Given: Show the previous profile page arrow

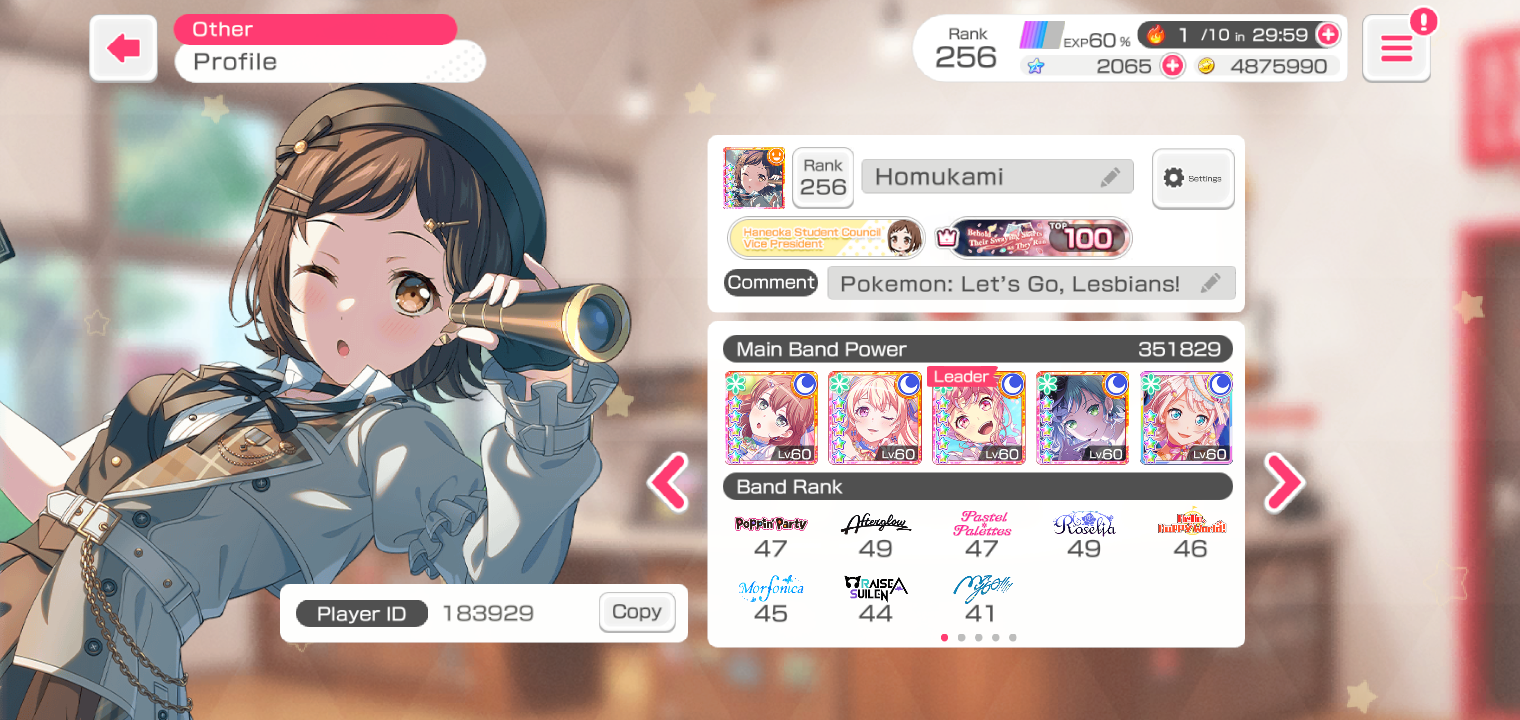Looking at the screenshot, I should (668, 483).
